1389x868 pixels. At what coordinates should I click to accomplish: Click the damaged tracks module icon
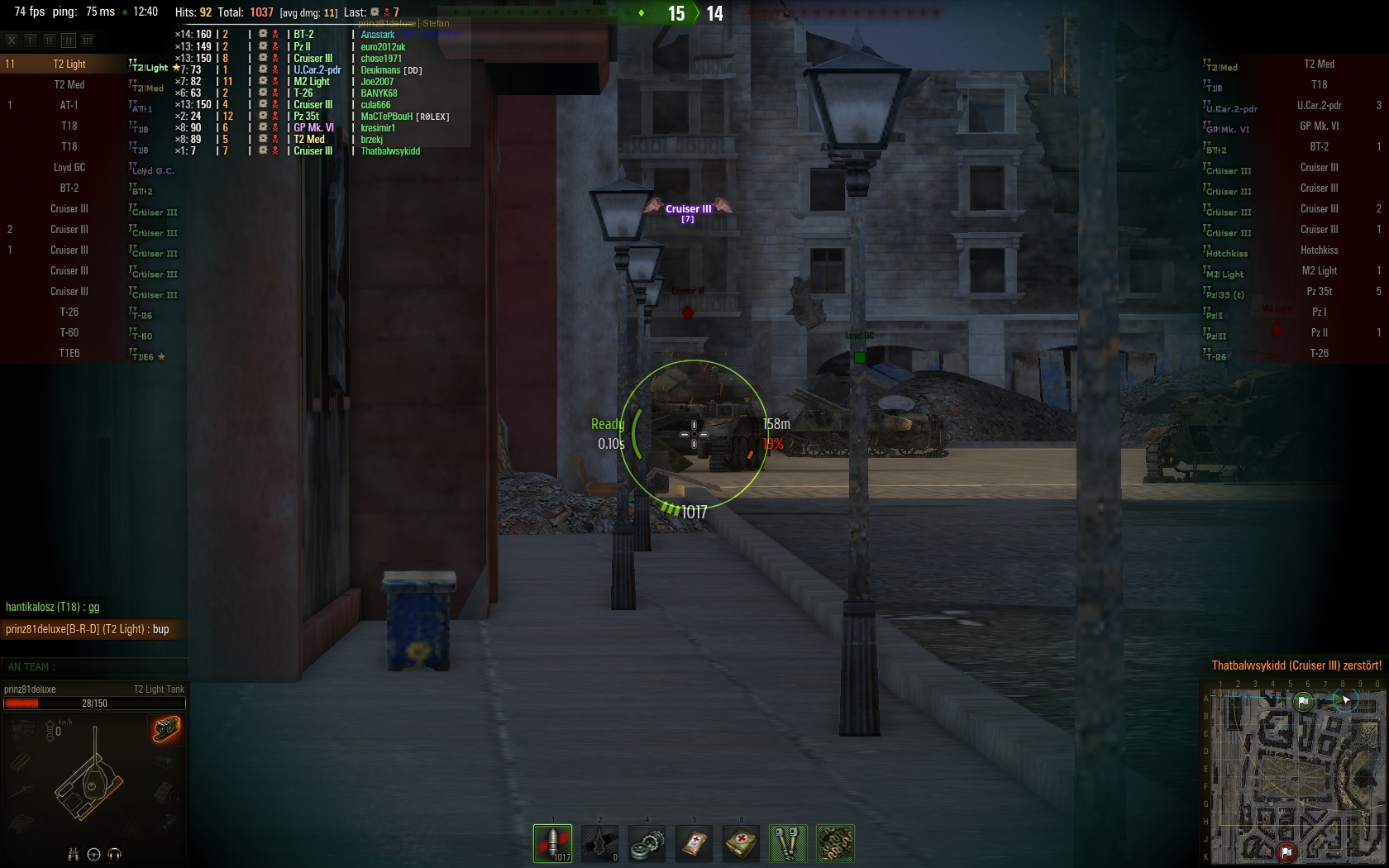click(x=166, y=729)
